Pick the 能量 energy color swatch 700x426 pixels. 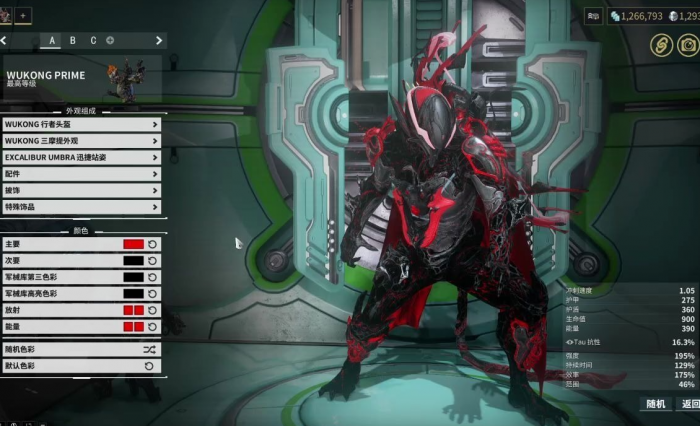coord(133,327)
